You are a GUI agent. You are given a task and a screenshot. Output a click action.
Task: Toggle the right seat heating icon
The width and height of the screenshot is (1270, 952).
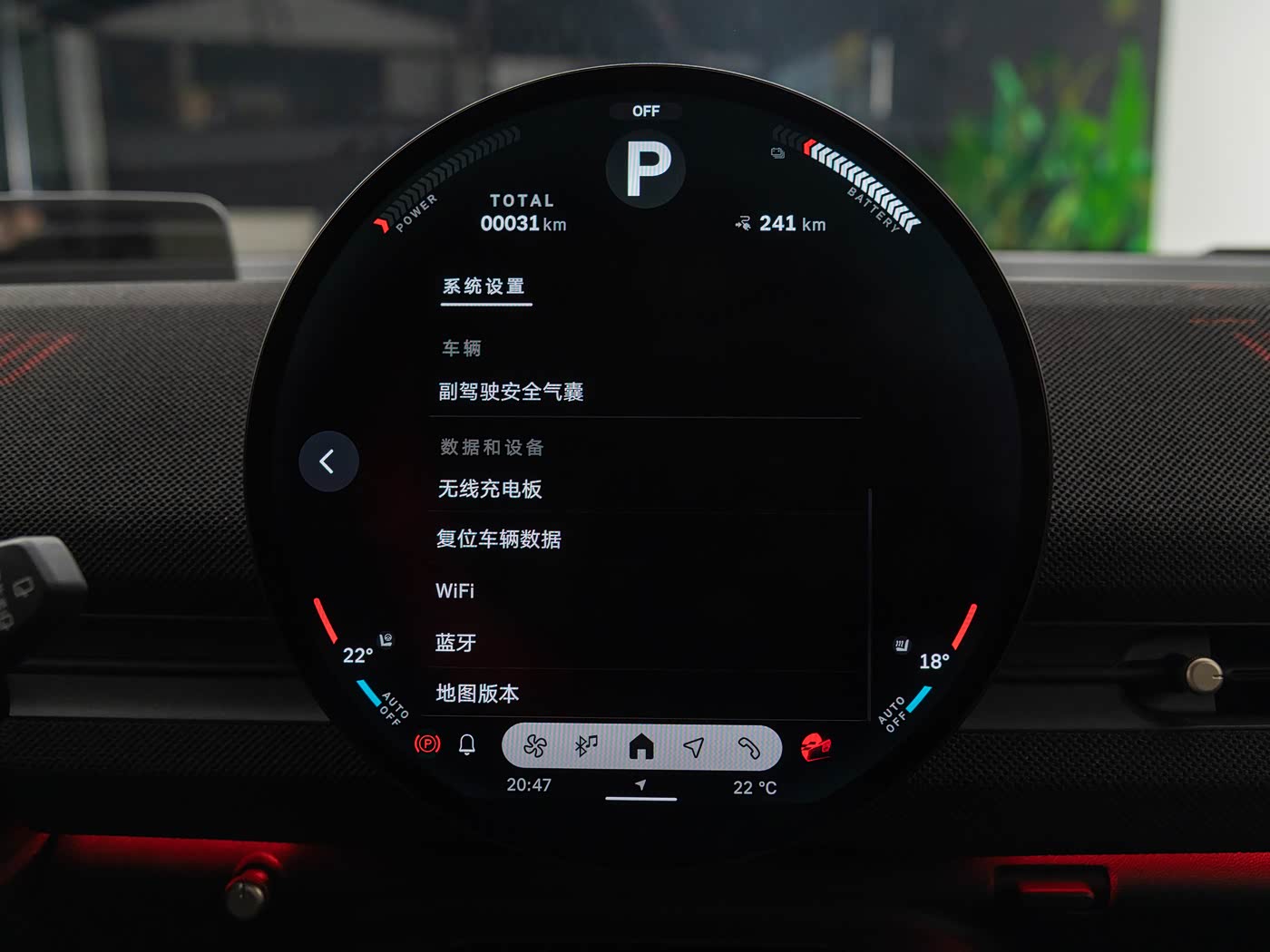(x=901, y=645)
